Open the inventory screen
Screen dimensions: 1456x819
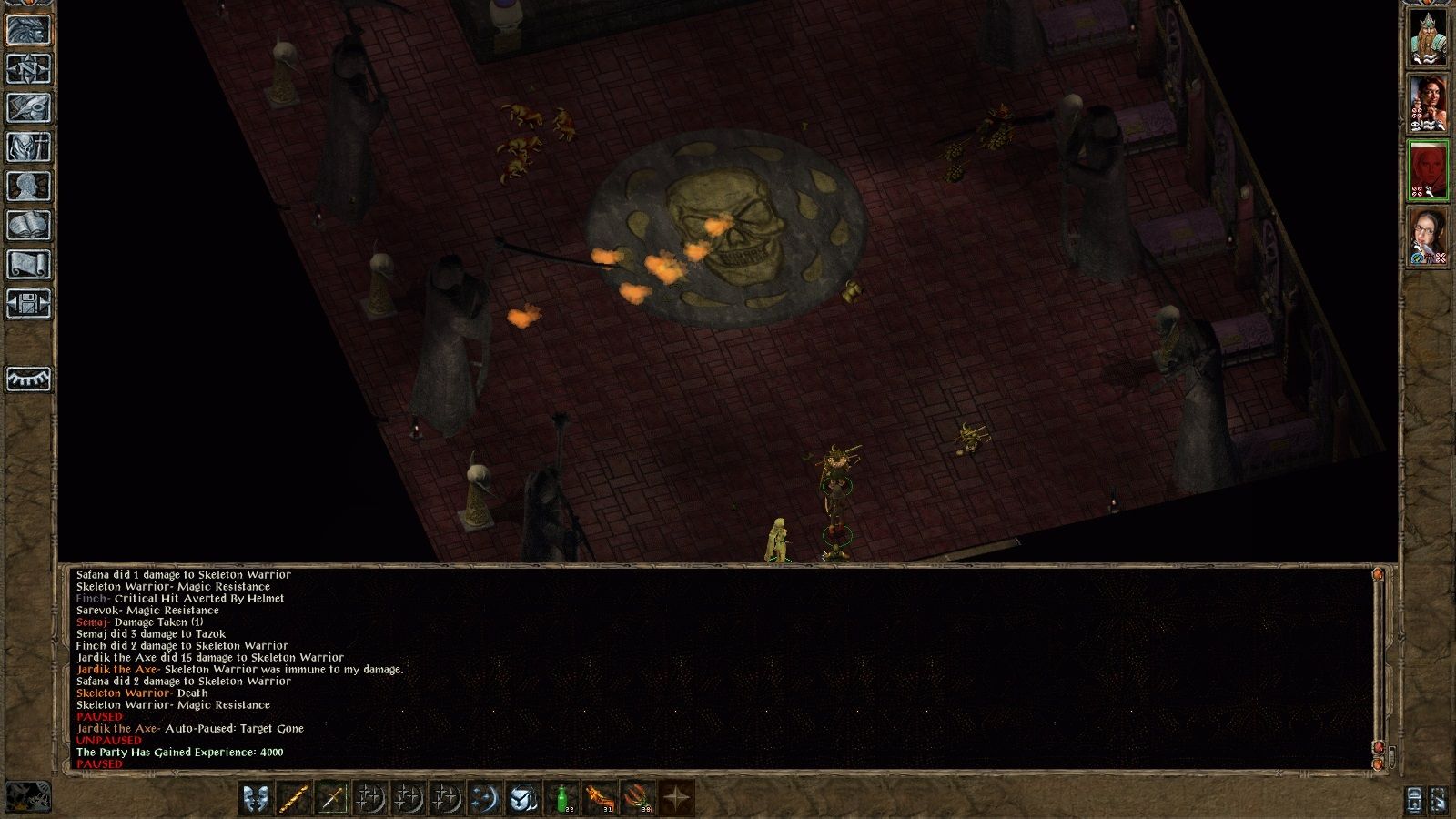(28, 147)
